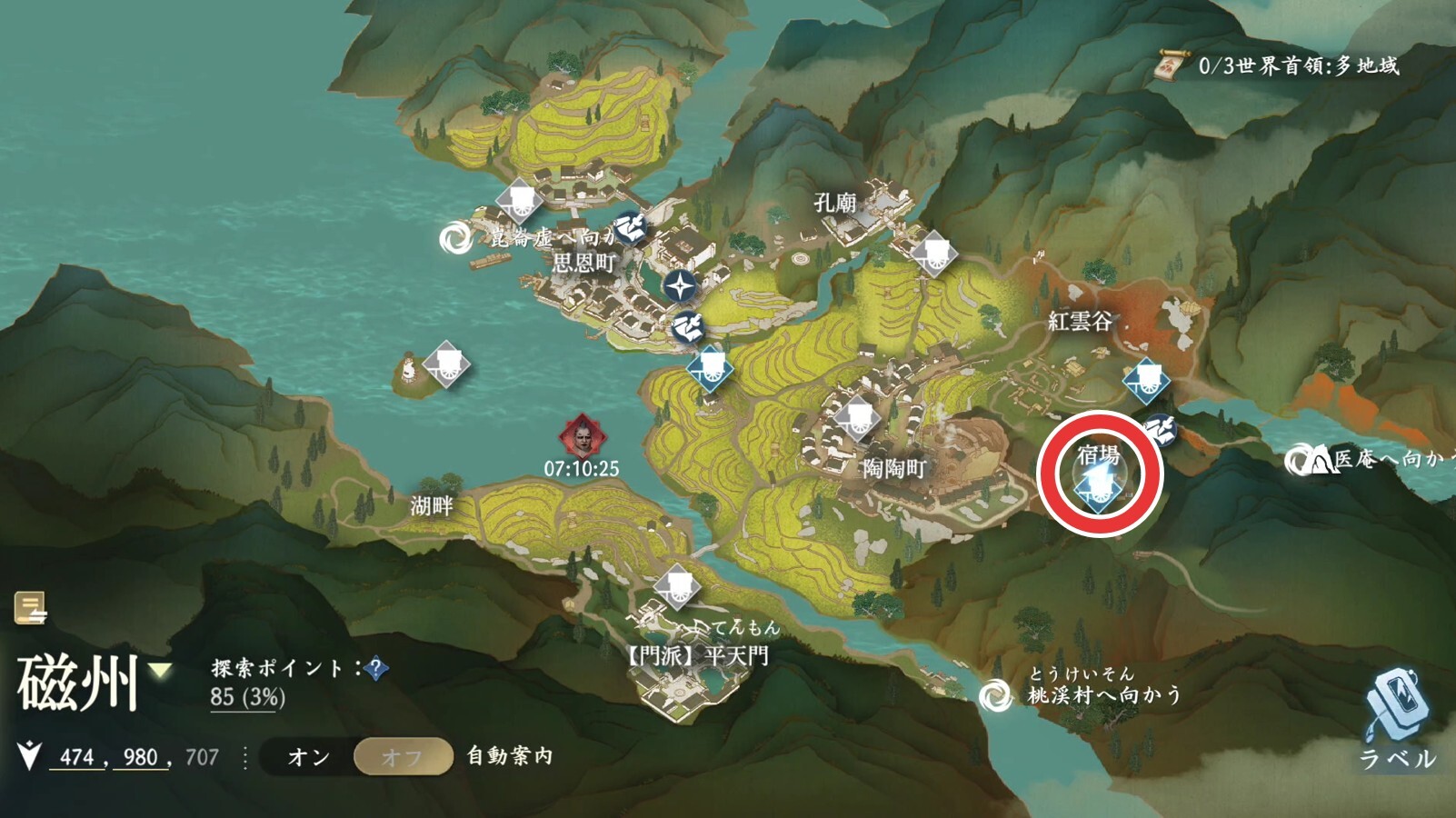Screen dimensions: 1456x818
Task: Select the carriage waypoint above 平天門
Action: [676, 586]
